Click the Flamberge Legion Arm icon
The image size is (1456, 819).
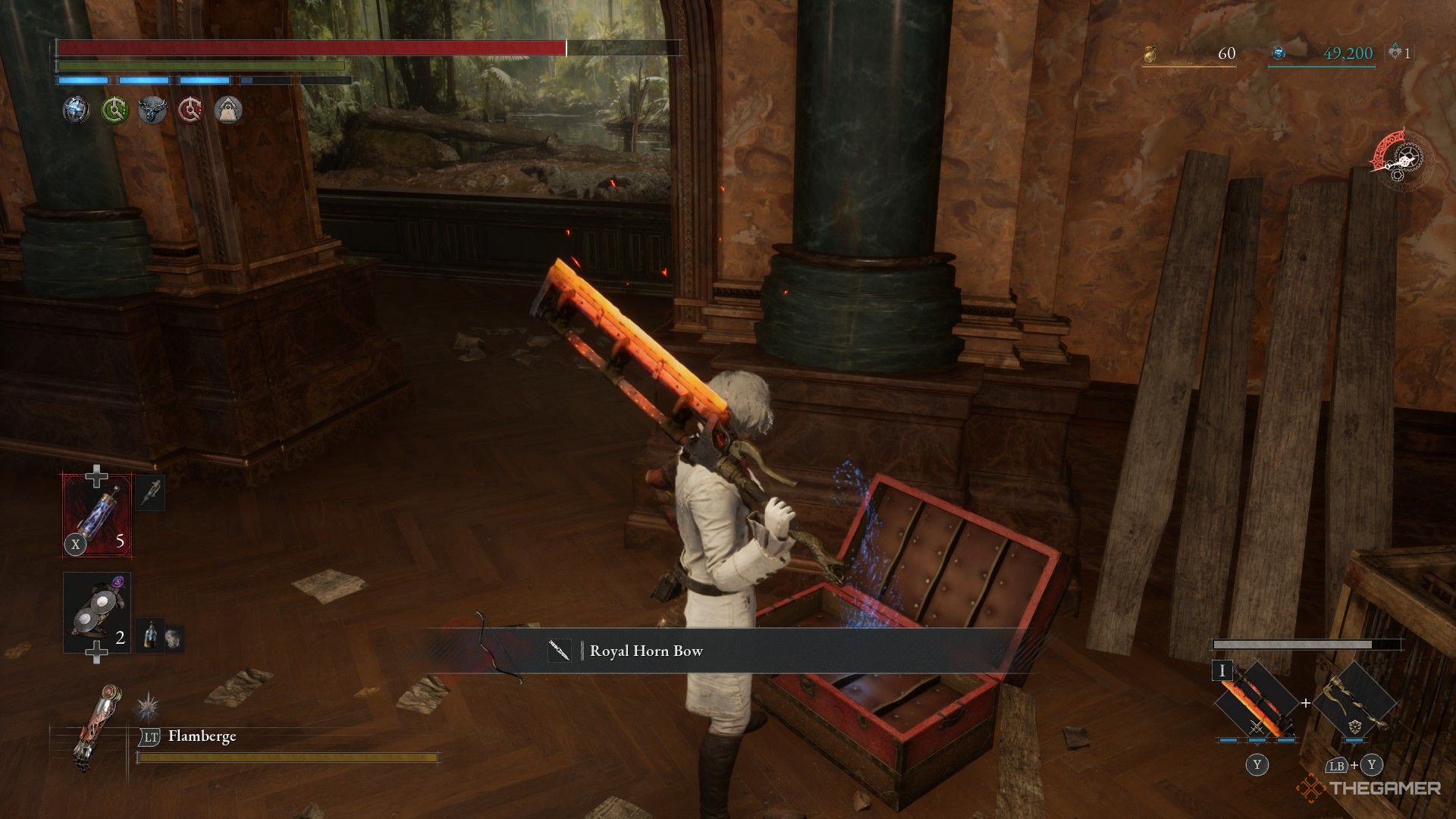pyautogui.click(x=89, y=728)
